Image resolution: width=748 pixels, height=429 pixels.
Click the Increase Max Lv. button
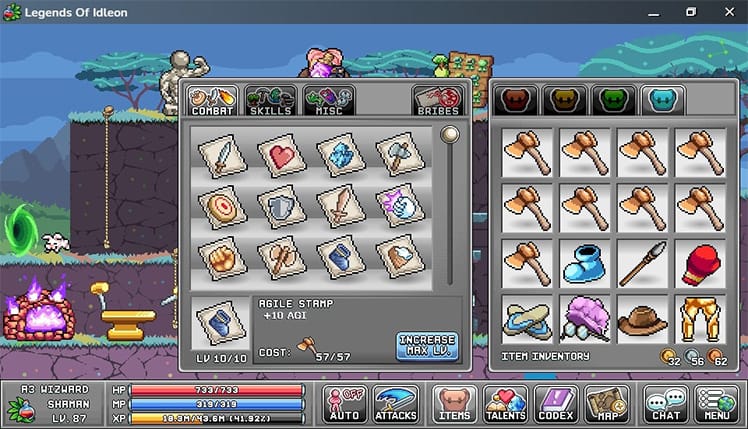426,346
